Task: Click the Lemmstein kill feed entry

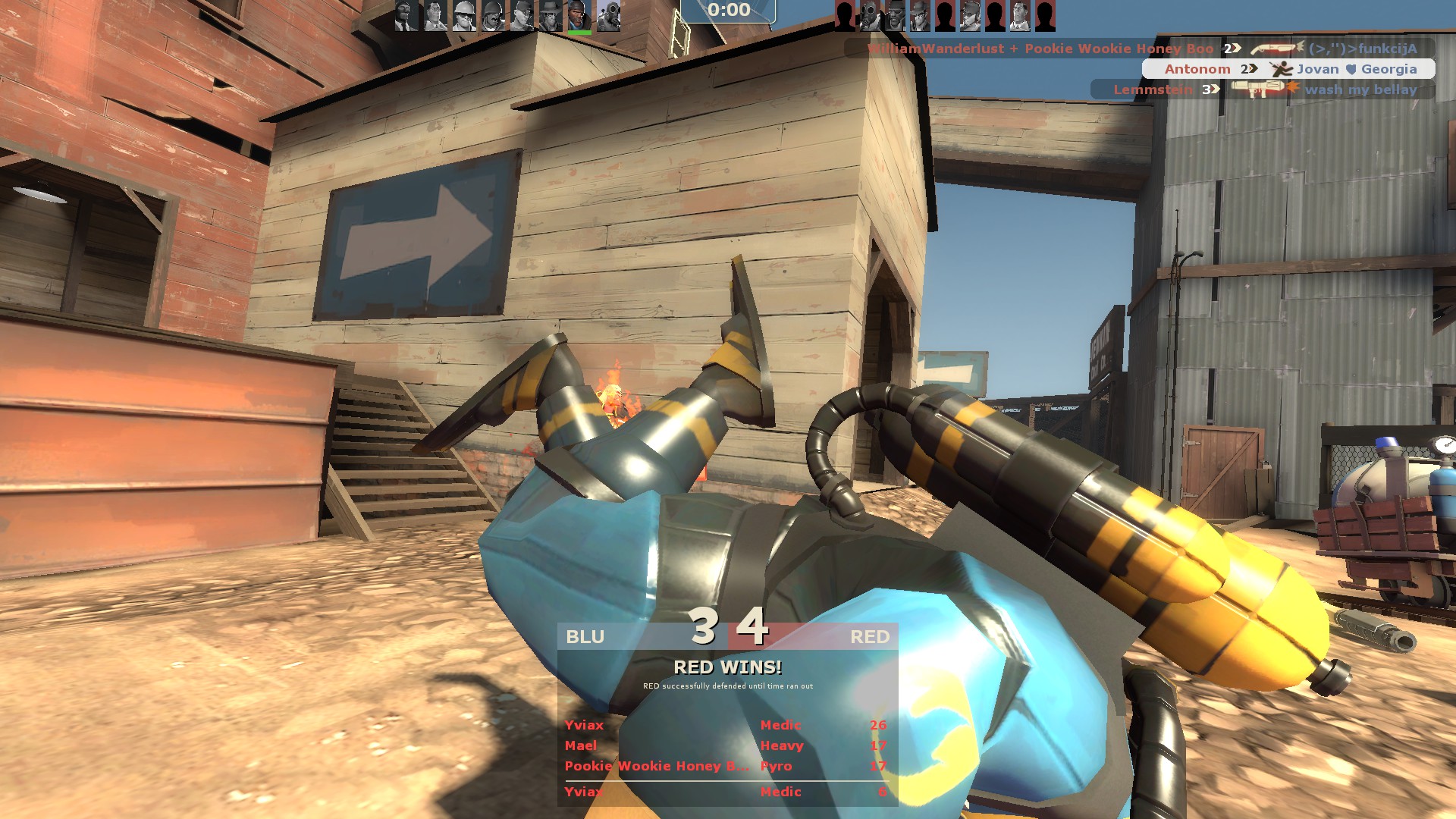Action: coord(1263,89)
